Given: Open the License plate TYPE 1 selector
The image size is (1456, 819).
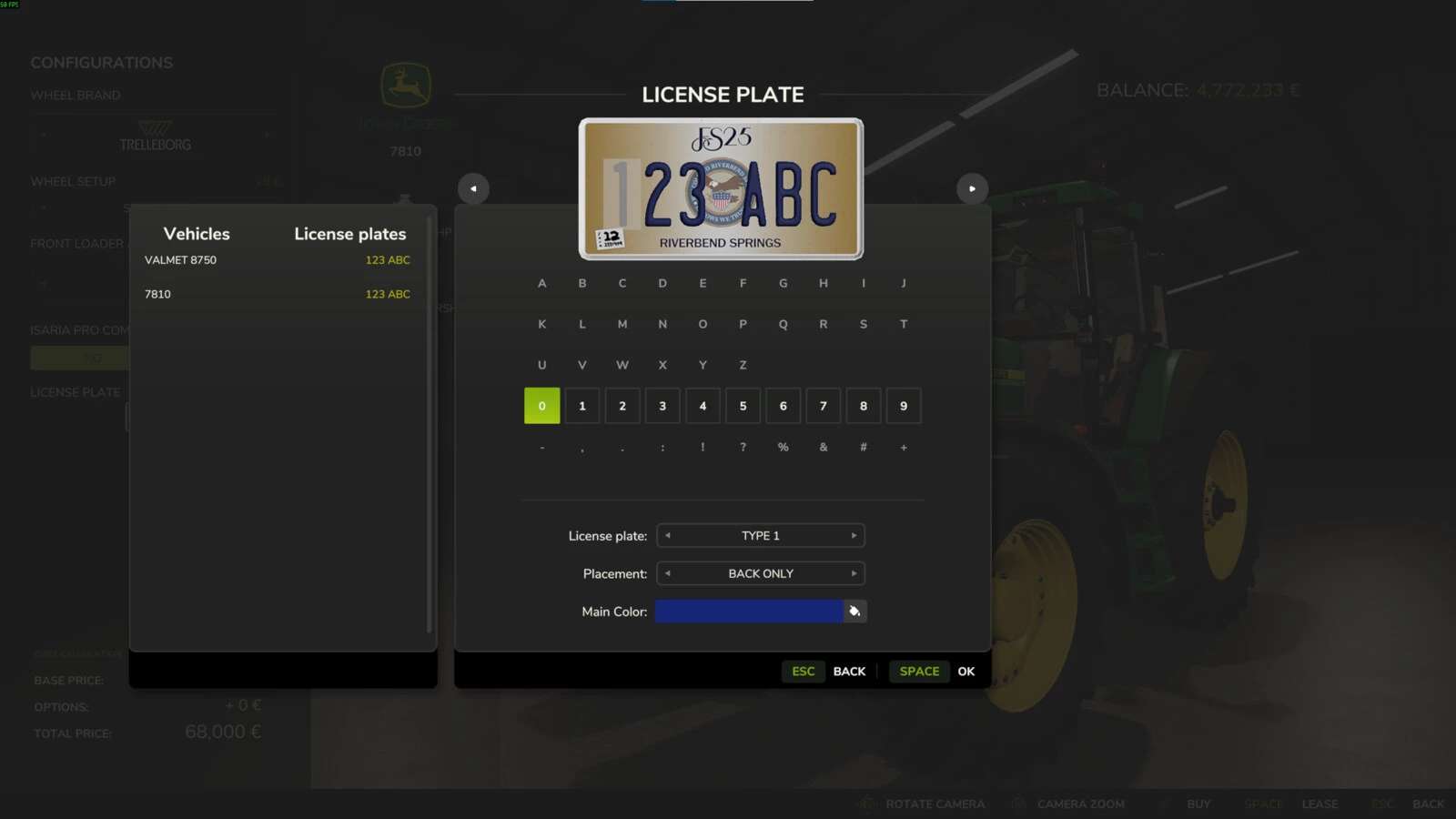Looking at the screenshot, I should pyautogui.click(x=761, y=535).
